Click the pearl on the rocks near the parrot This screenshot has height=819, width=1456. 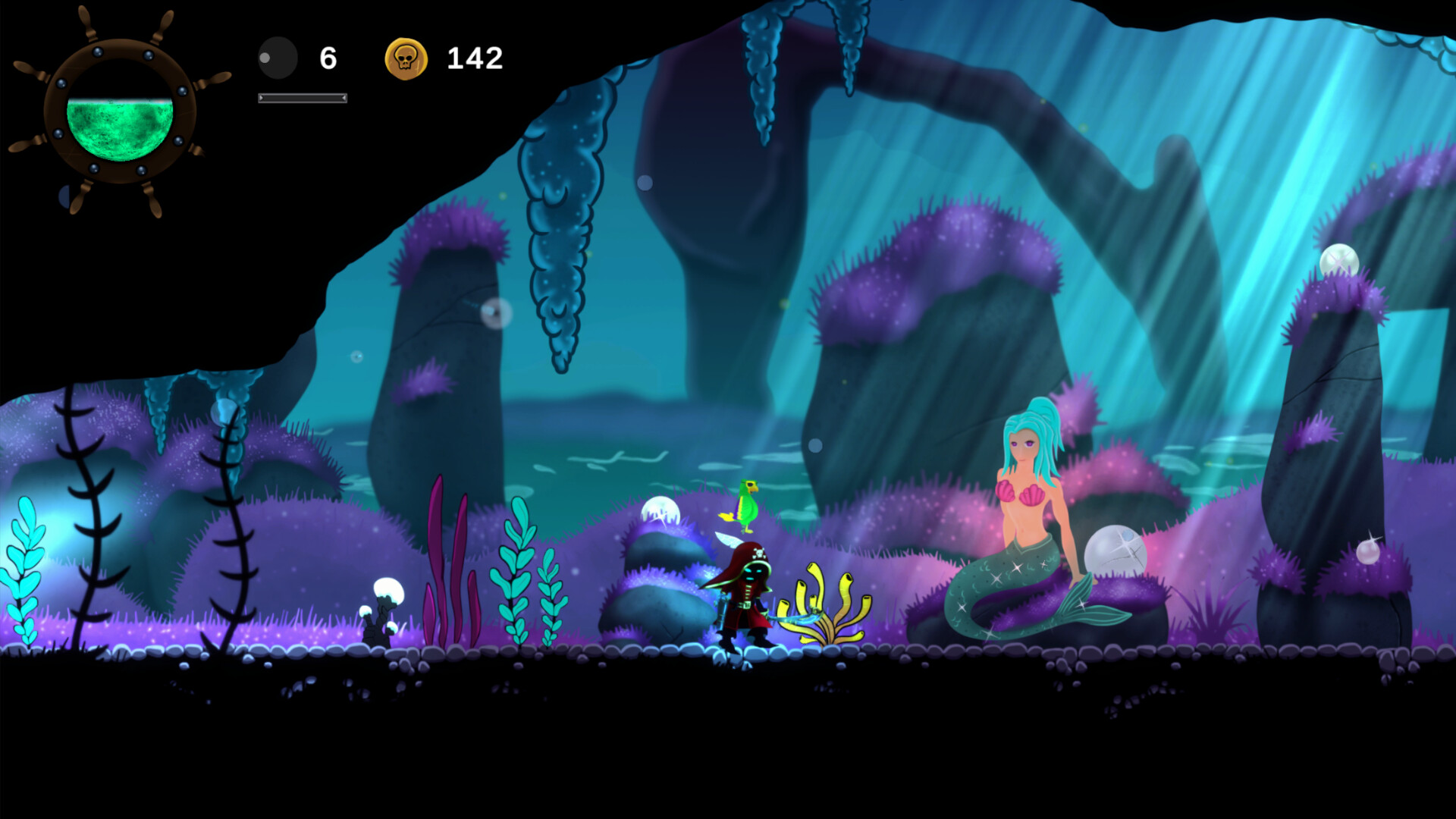point(659,510)
